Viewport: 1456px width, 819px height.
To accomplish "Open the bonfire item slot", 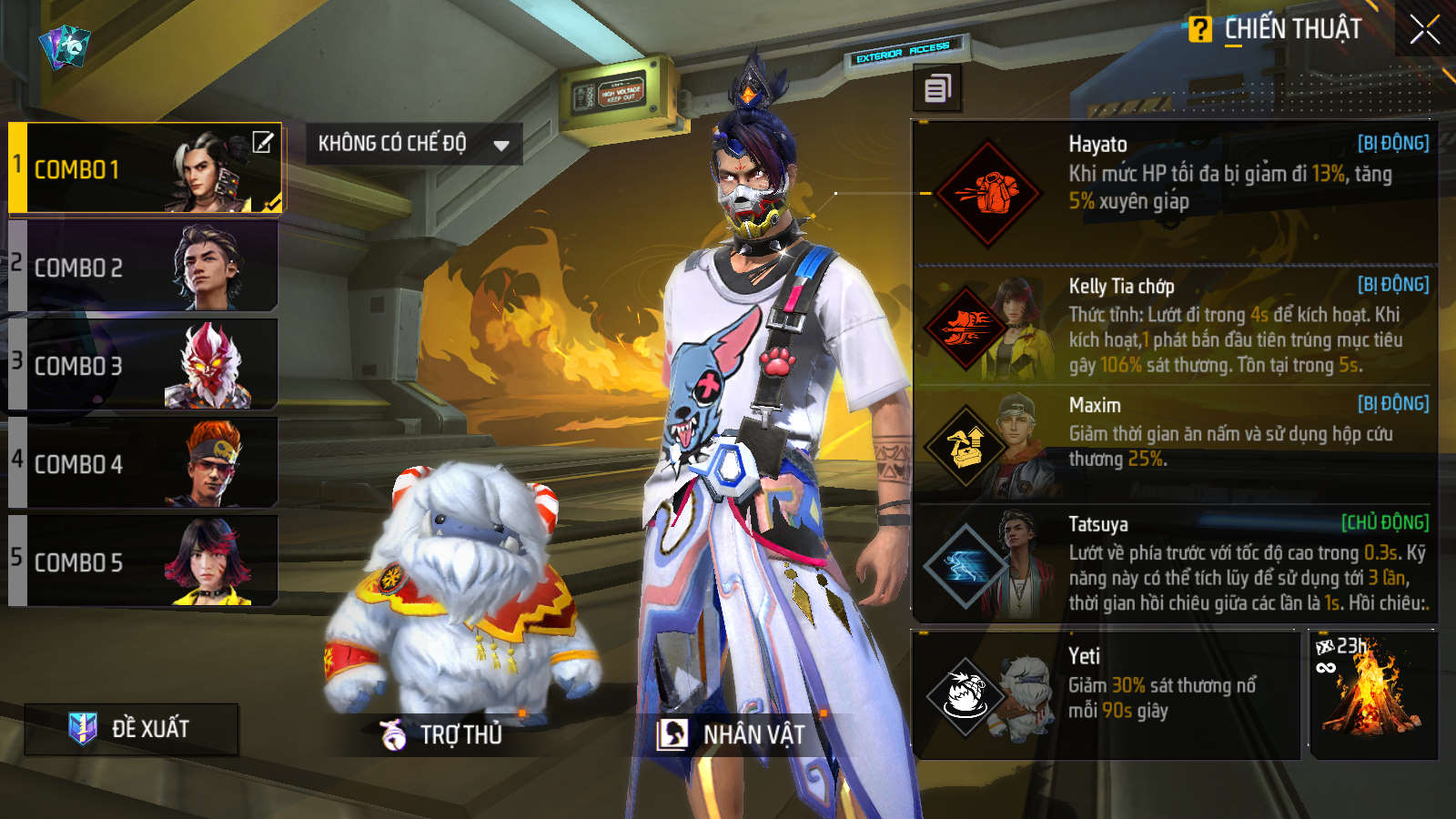I will [x=1373, y=695].
